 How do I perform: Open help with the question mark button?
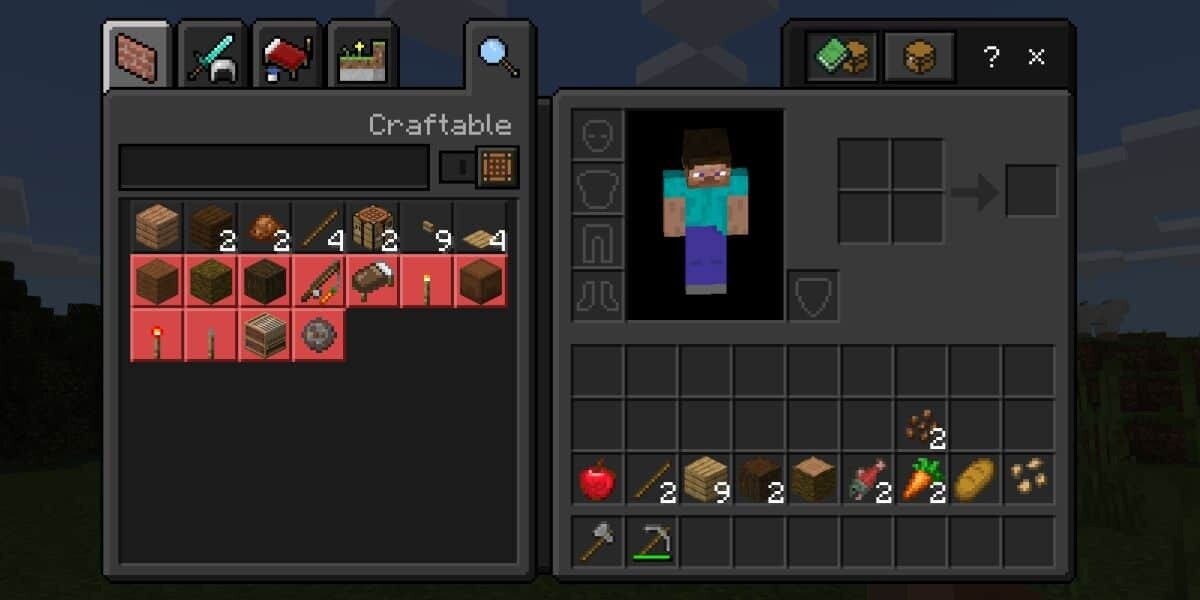991,57
